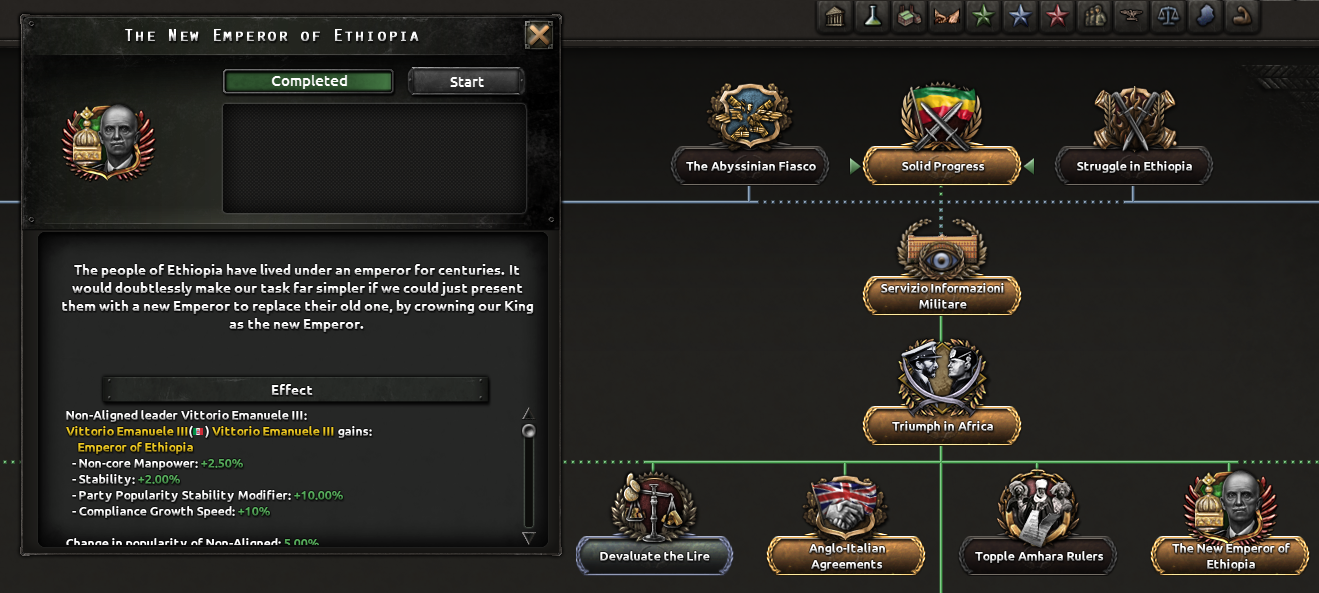The height and width of the screenshot is (593, 1319).
Task: Click the balance scales filter icon
Action: point(1167,17)
